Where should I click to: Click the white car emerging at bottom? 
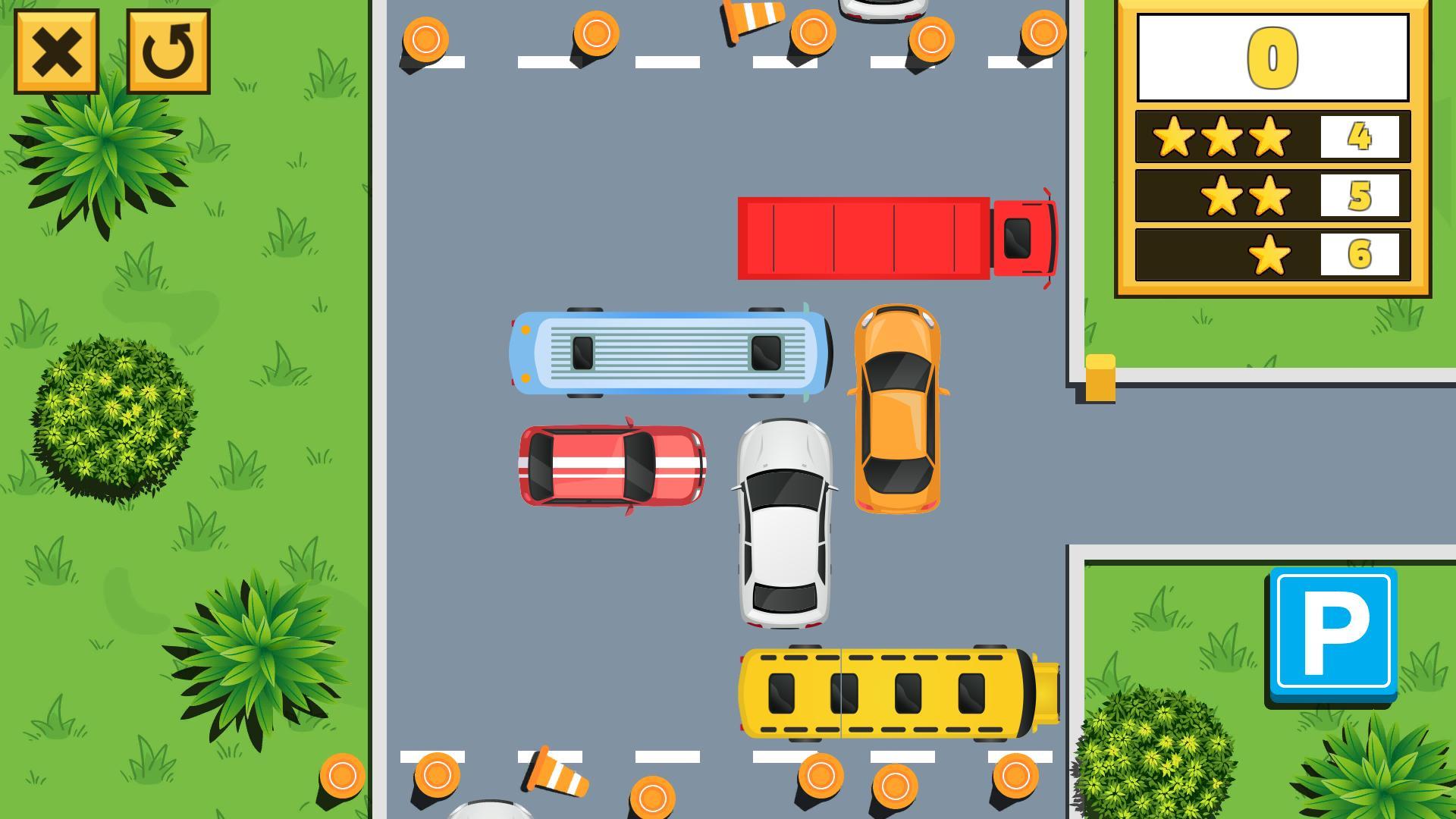[493, 810]
